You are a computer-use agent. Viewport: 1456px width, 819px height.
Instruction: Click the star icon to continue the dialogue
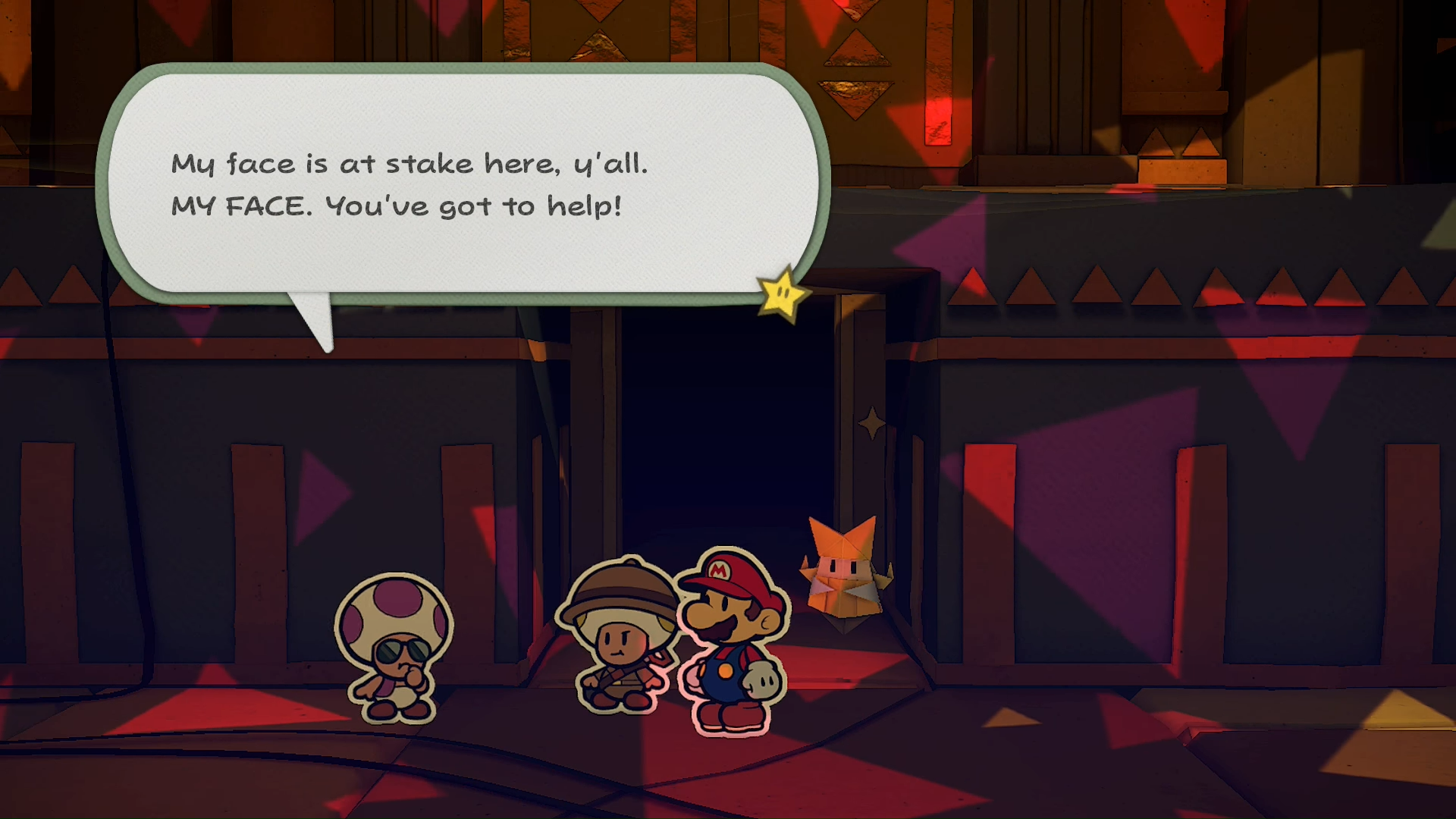click(x=784, y=294)
